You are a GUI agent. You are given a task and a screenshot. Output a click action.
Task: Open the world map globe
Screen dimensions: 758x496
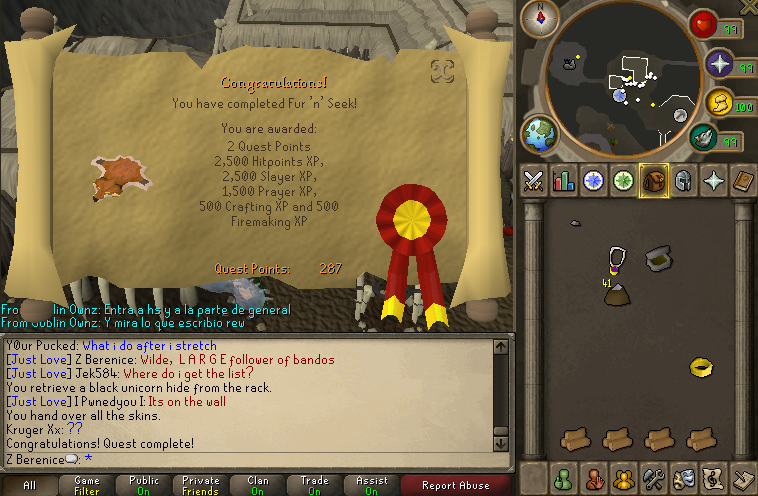coord(539,133)
